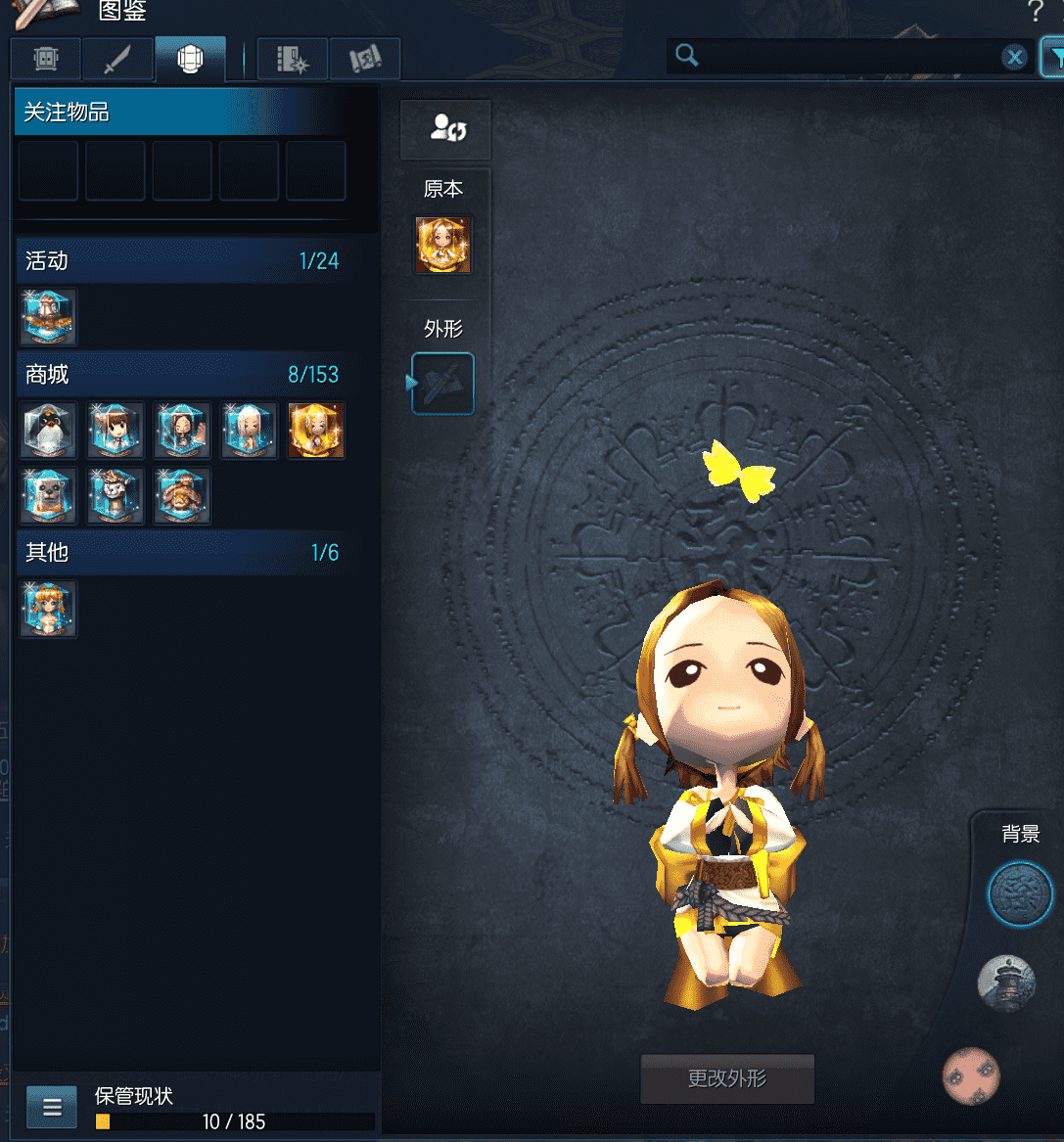Pick the blonde girl pet under 其他

point(49,609)
